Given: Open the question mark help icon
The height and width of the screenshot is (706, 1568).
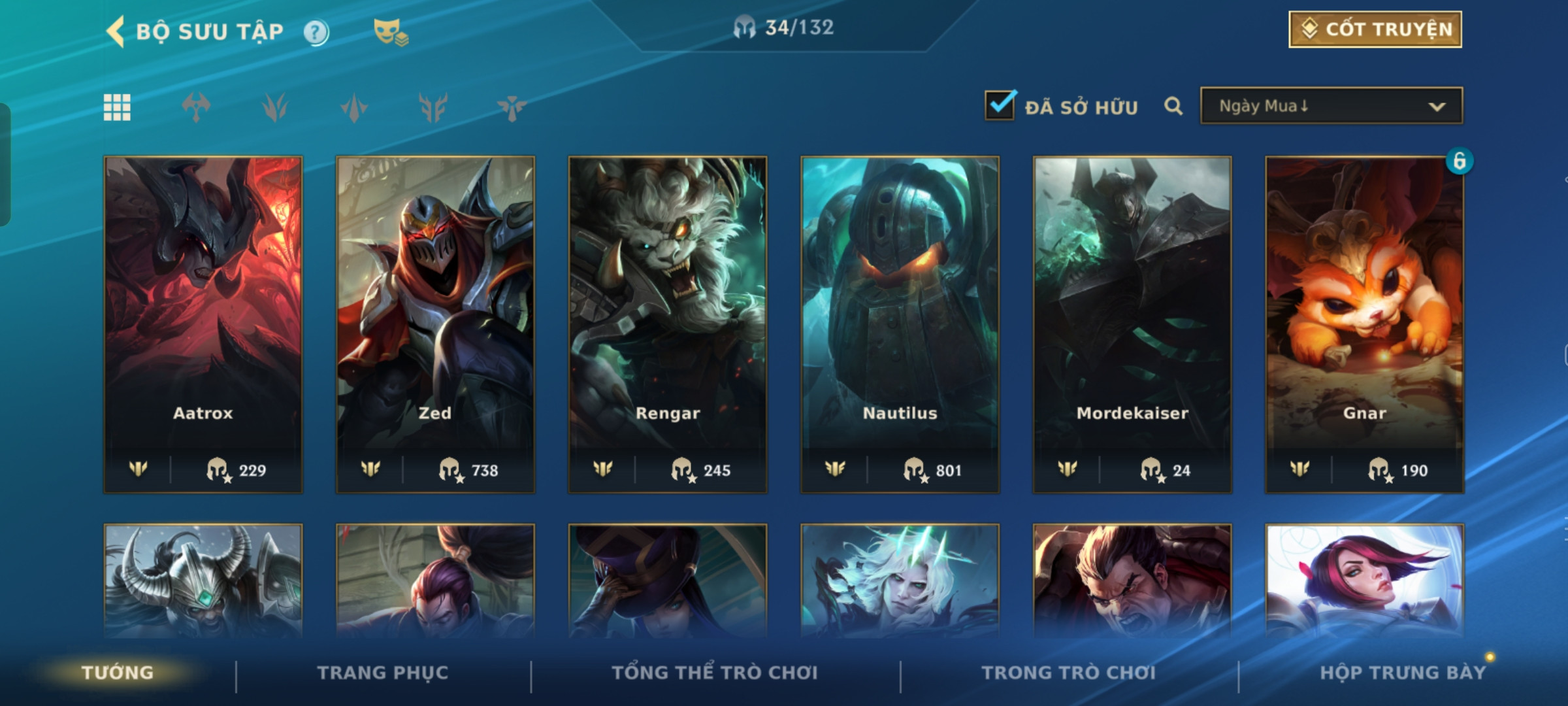Looking at the screenshot, I should pyautogui.click(x=316, y=32).
